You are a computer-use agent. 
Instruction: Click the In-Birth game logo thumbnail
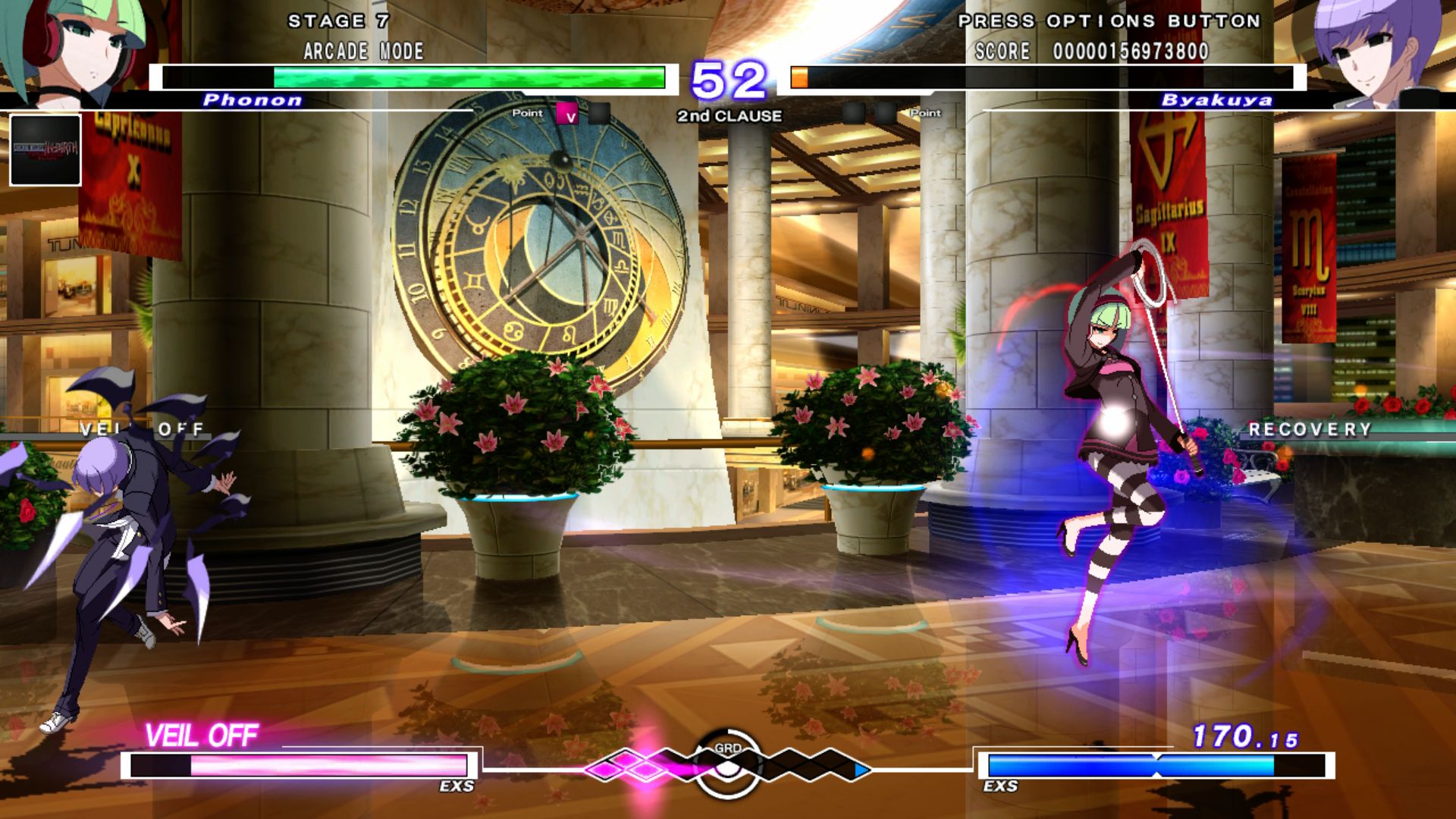pos(47,152)
